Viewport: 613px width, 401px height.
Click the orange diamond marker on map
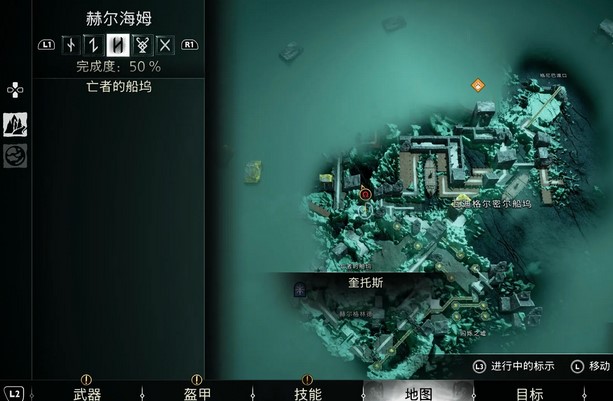point(478,86)
